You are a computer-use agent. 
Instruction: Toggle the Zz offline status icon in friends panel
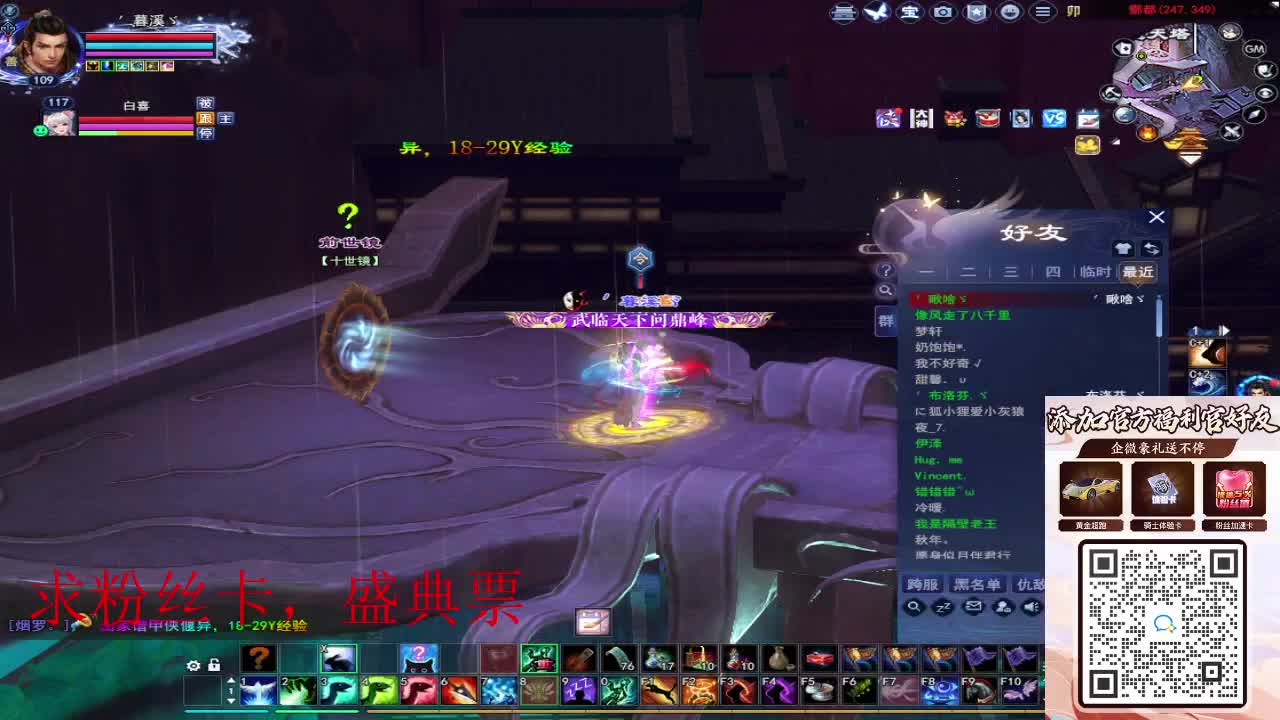click(944, 606)
